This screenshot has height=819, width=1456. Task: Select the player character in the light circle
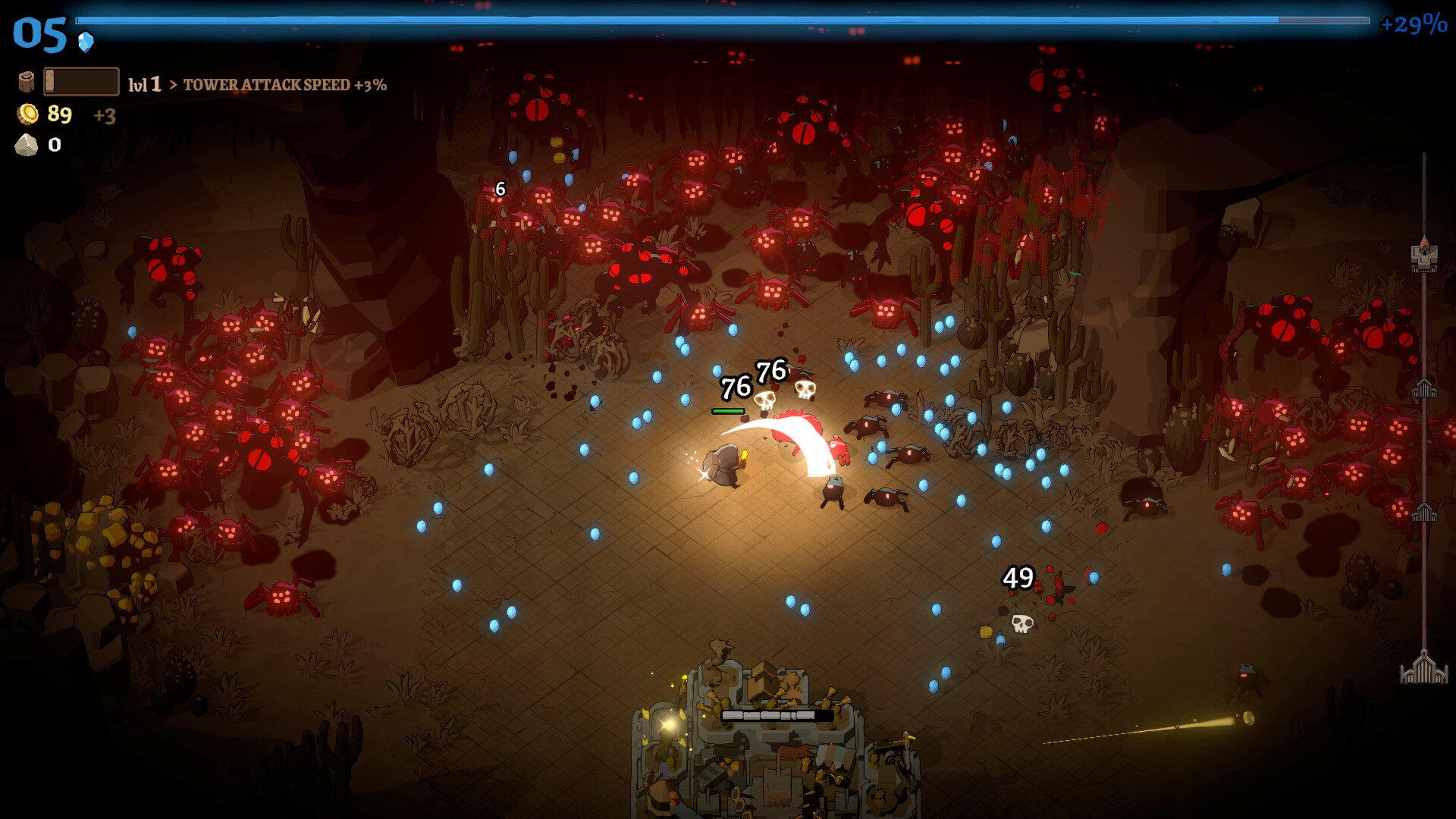point(726,463)
